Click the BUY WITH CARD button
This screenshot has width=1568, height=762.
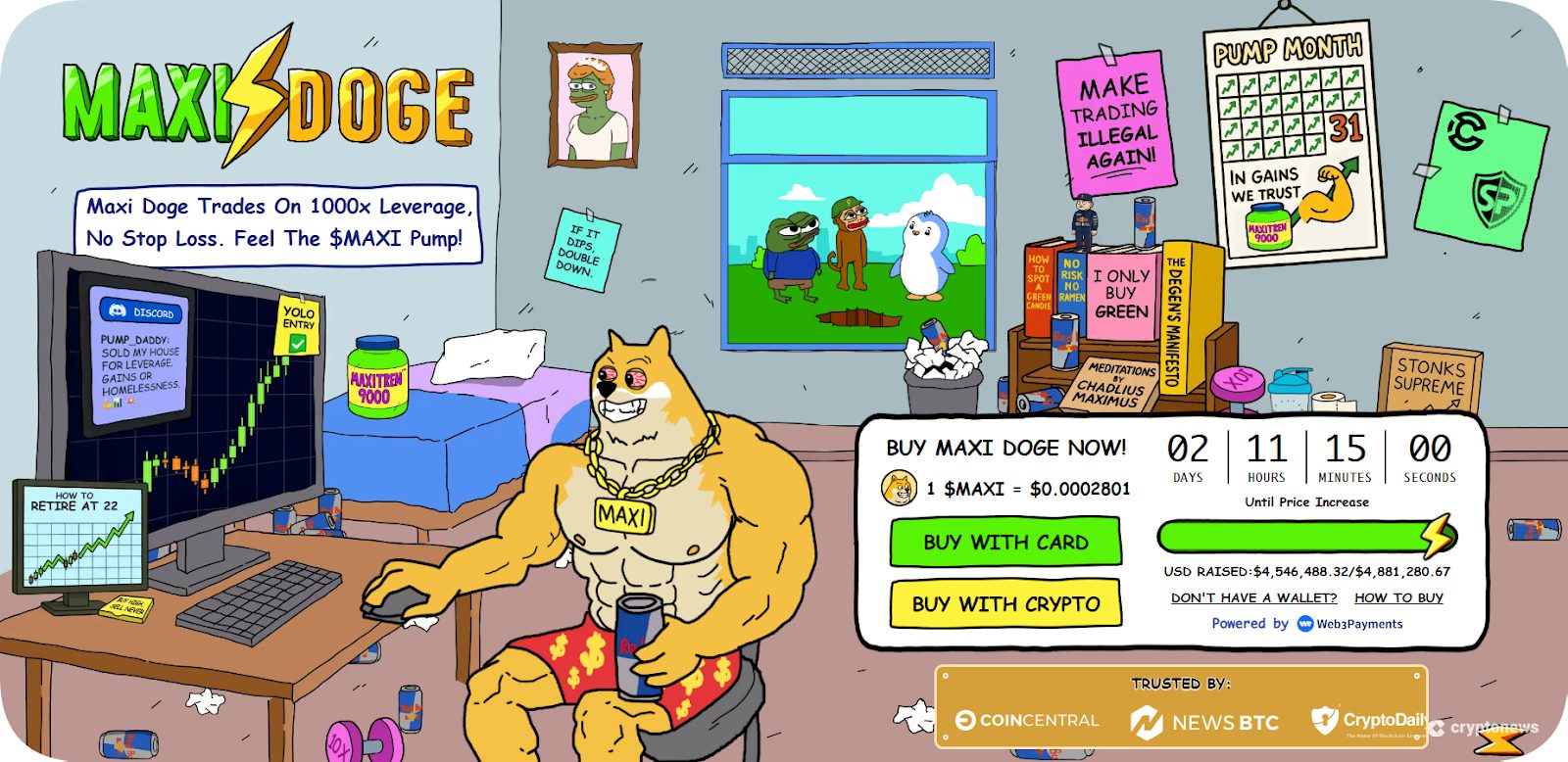(1004, 542)
